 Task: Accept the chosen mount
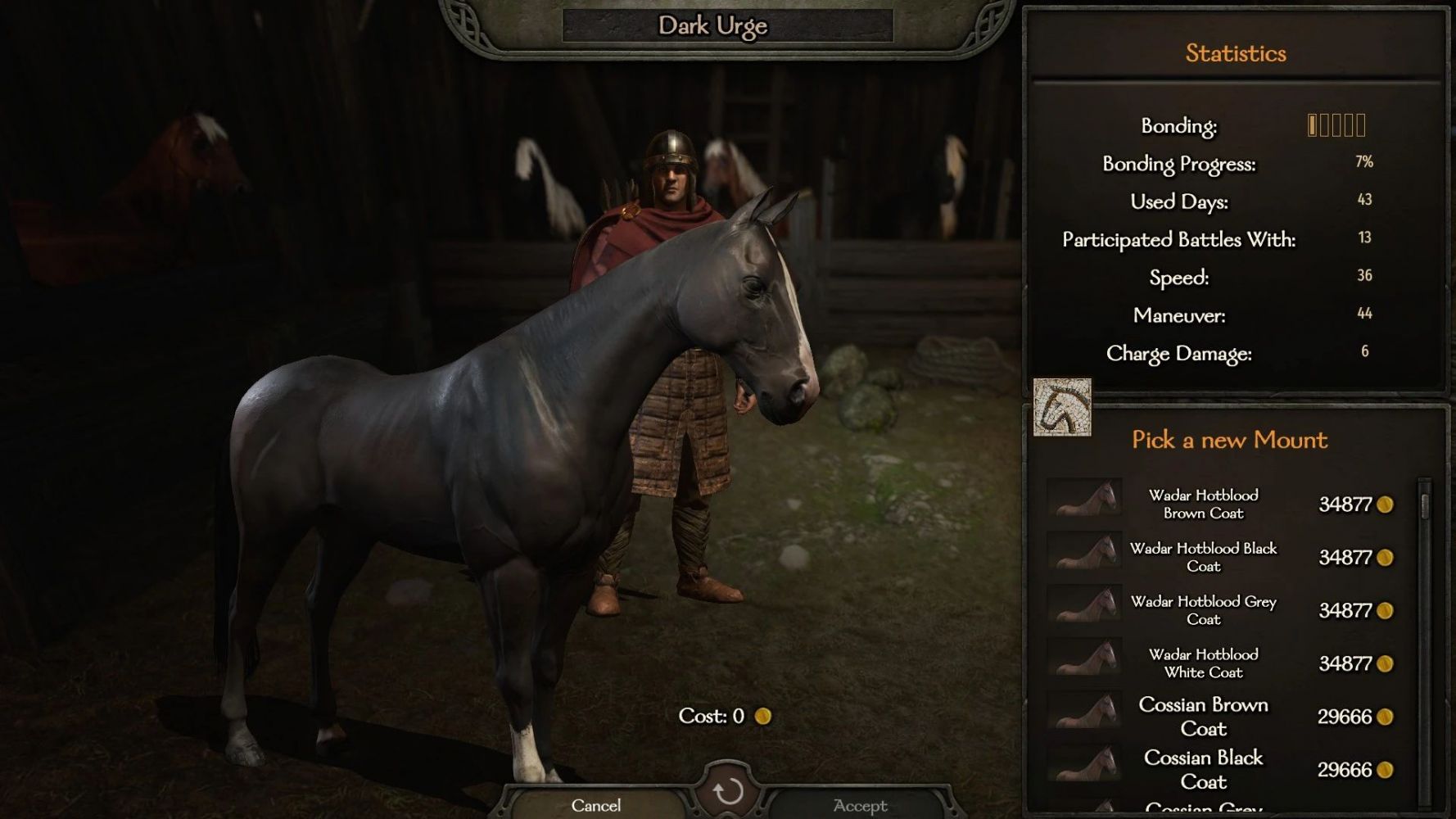[860, 805]
